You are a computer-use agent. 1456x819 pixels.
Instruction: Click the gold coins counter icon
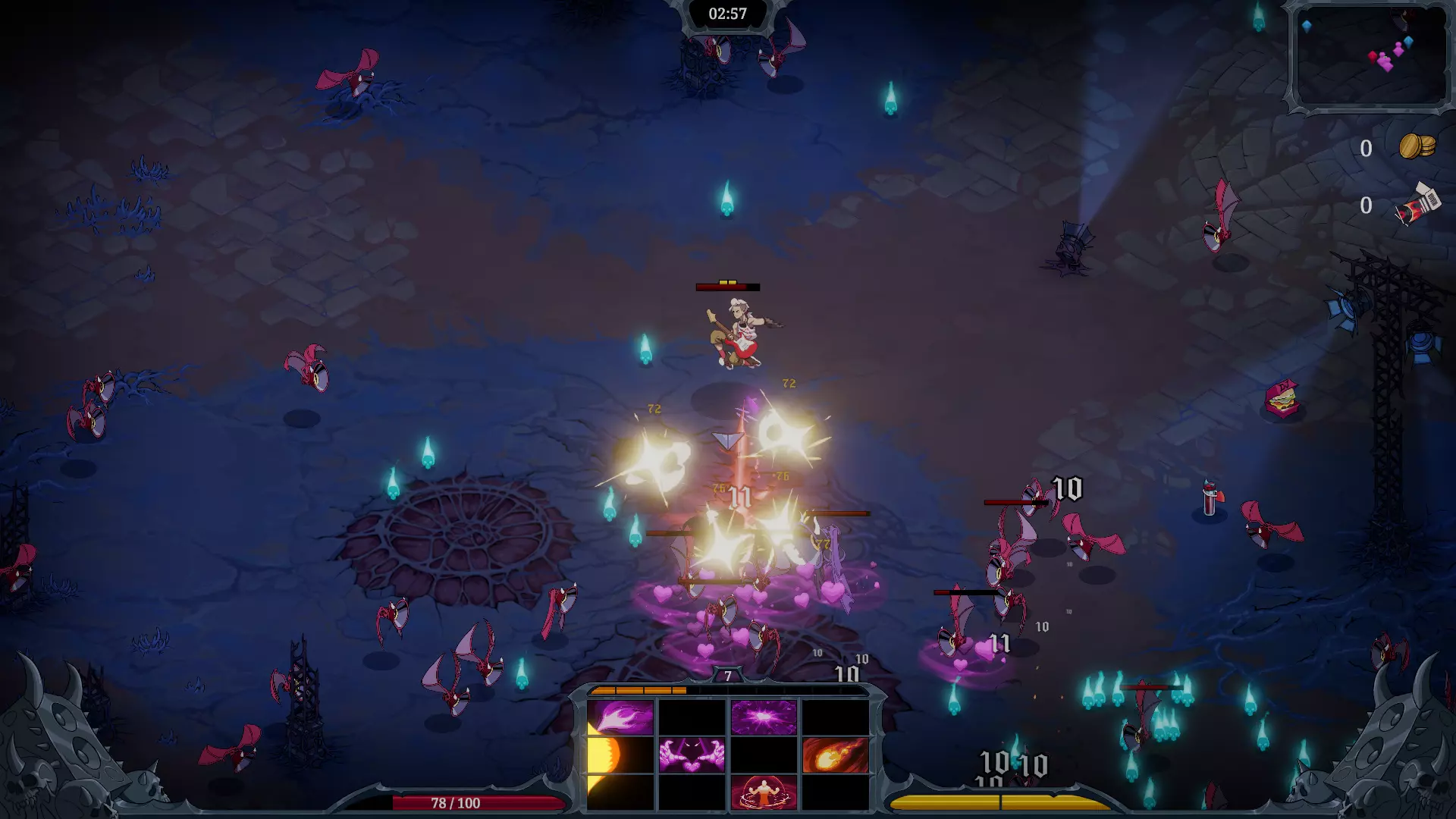(1416, 146)
